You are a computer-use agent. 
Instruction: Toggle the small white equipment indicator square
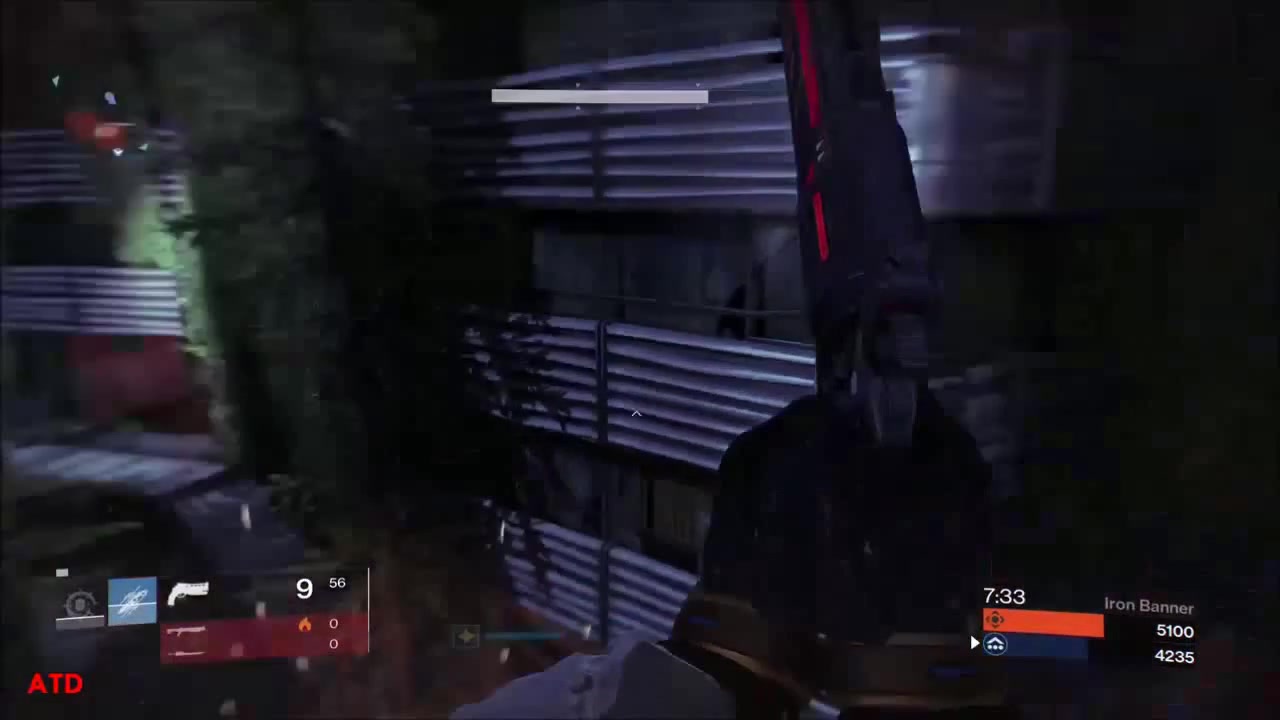tap(61, 571)
